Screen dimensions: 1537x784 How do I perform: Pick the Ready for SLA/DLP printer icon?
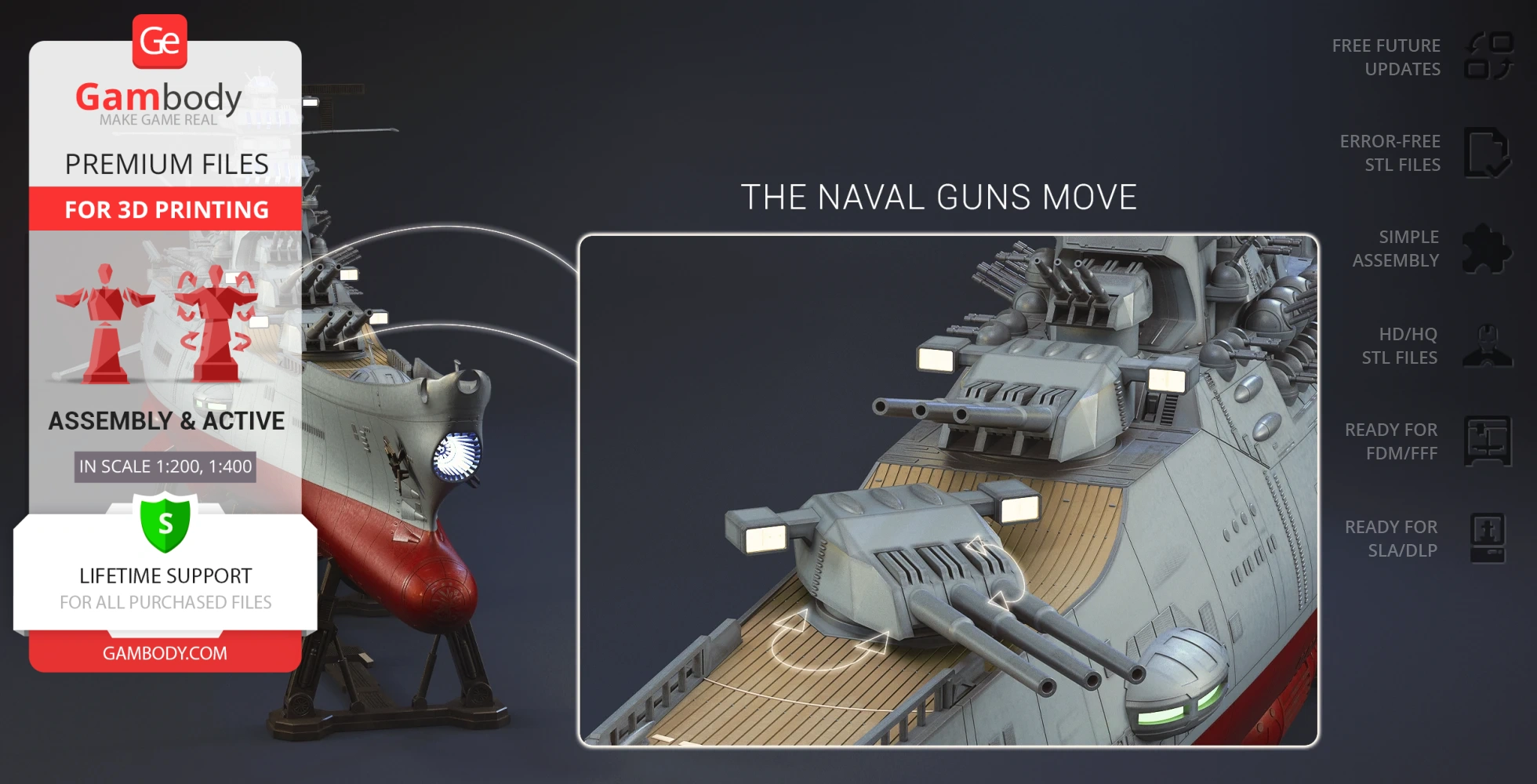click(1487, 539)
